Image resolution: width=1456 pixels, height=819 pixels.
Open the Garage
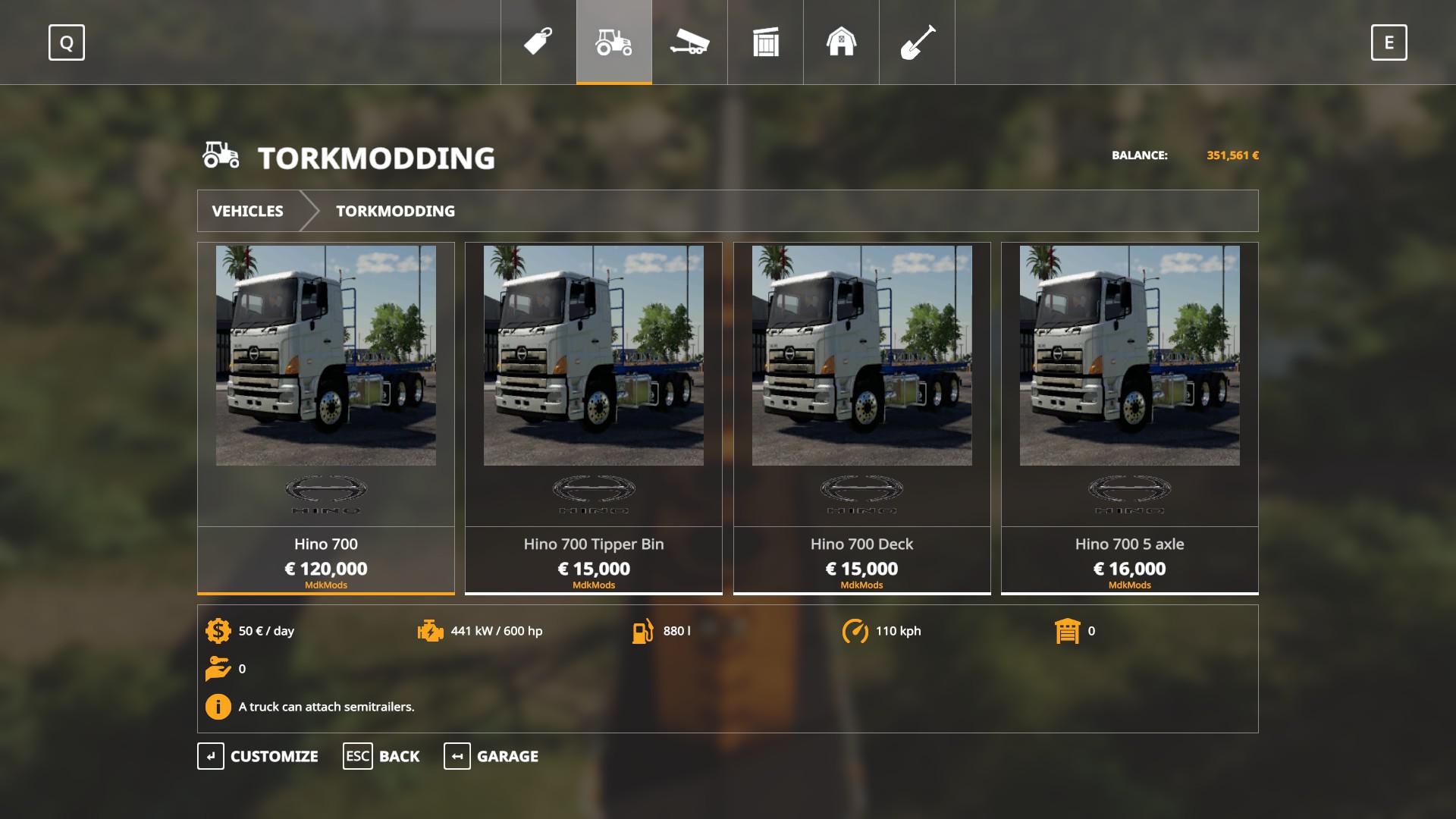491,756
